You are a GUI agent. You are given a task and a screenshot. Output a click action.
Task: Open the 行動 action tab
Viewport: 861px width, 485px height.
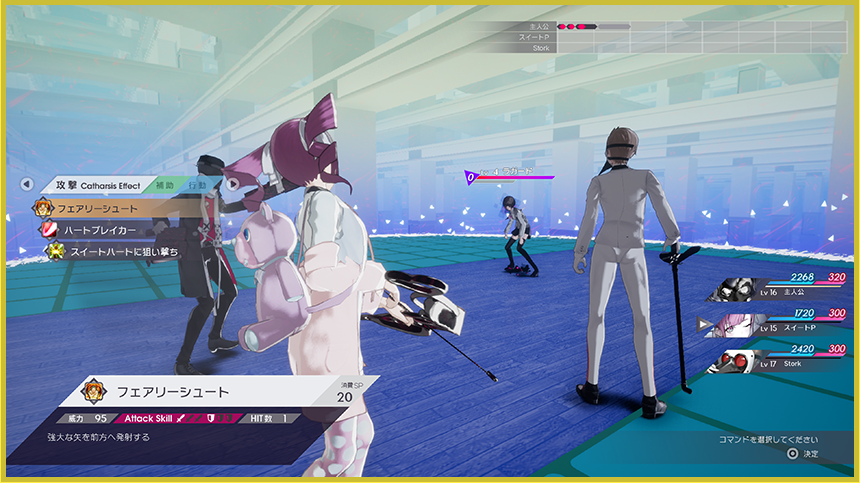(x=197, y=185)
